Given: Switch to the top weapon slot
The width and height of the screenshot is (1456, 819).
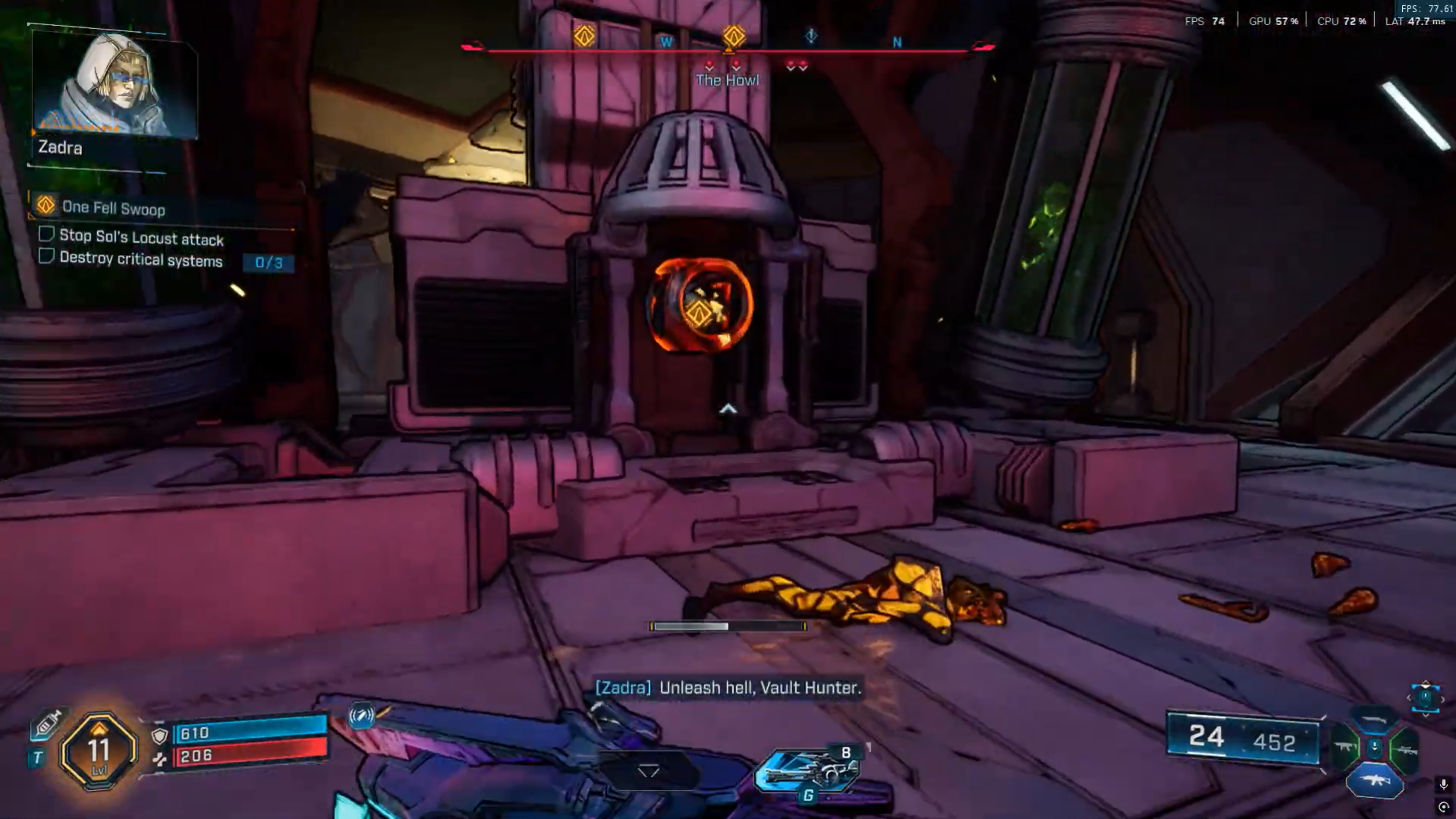Looking at the screenshot, I should (x=1374, y=720).
